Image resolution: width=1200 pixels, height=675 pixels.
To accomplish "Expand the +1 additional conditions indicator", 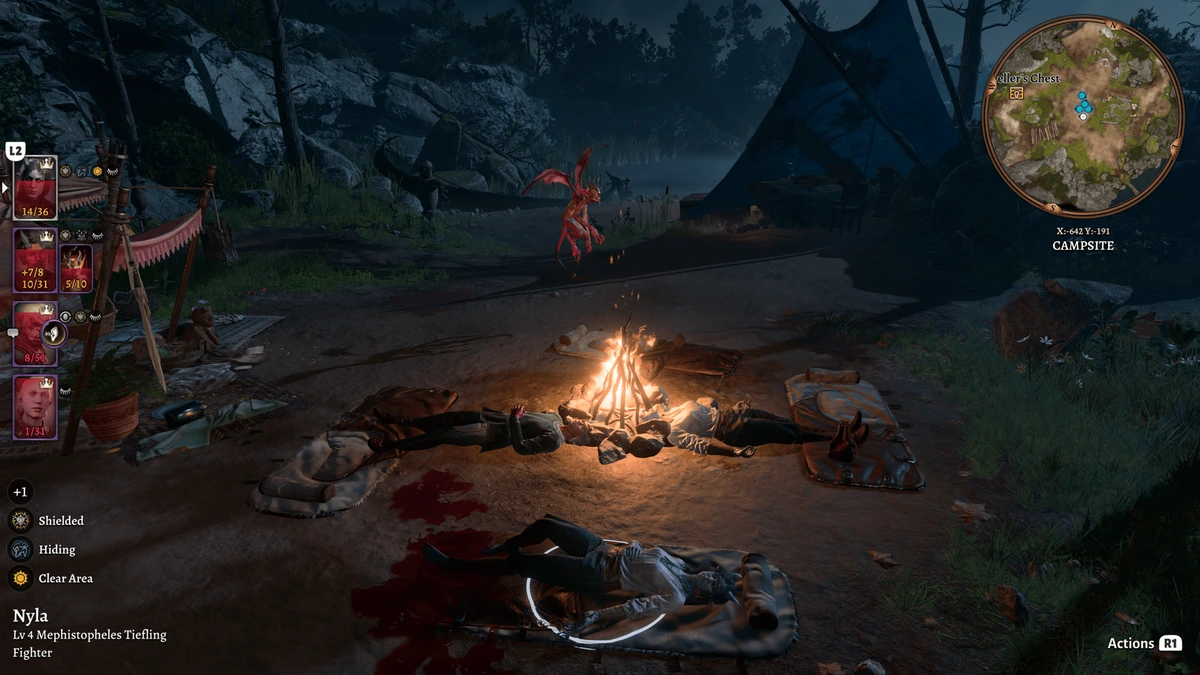I will (x=20, y=491).
